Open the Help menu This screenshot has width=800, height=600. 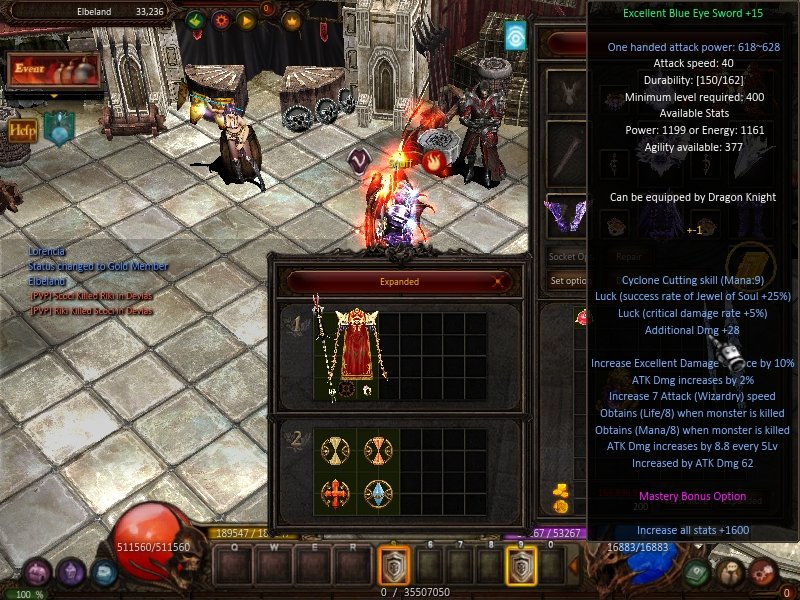22,129
